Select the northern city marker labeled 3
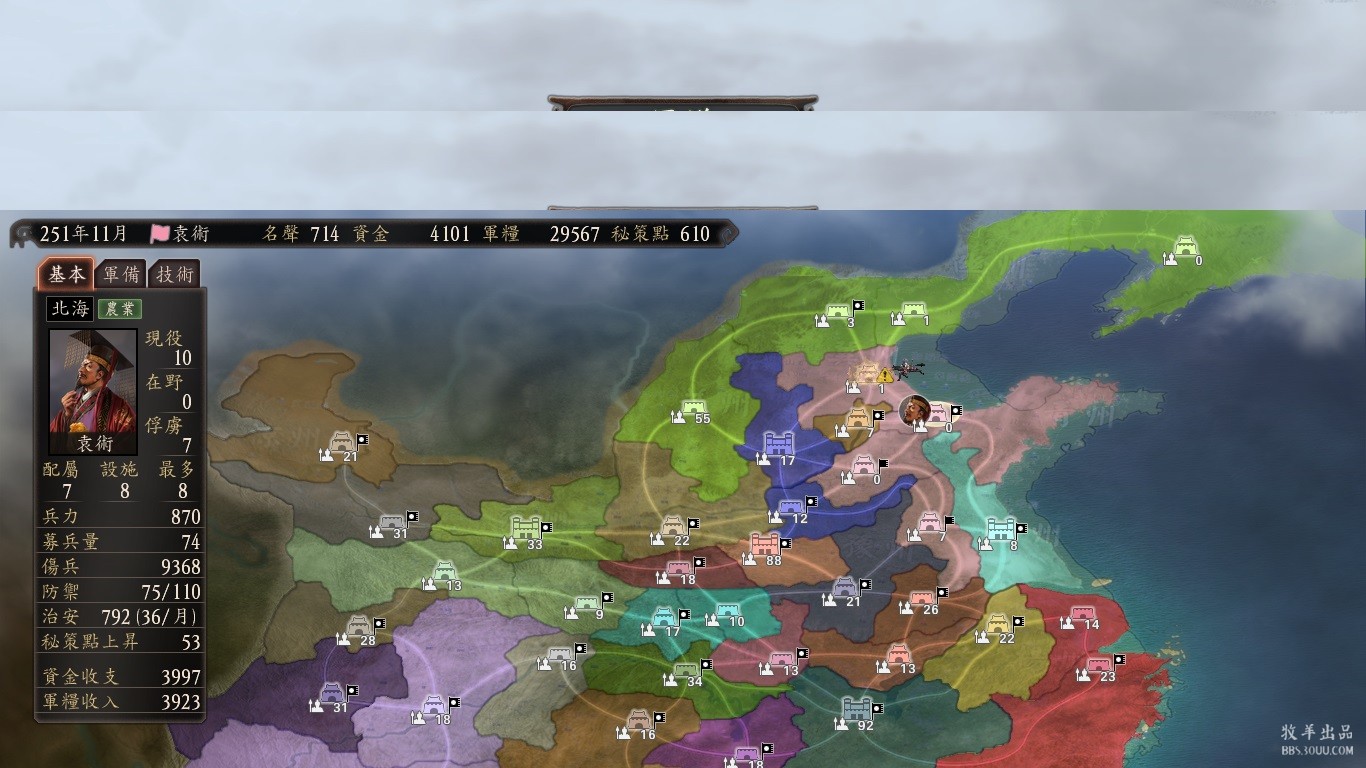Screen dimensions: 1366x768 pyautogui.click(x=838, y=311)
